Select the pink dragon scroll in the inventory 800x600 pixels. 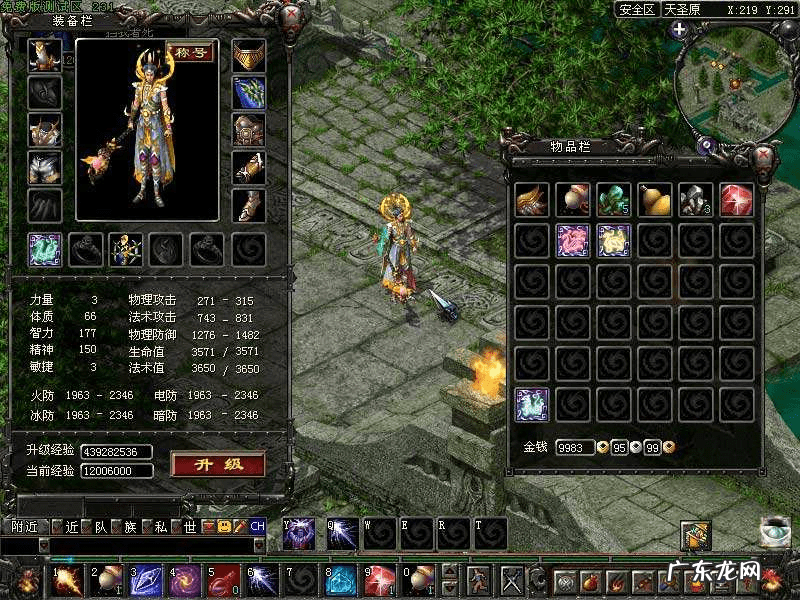(x=573, y=241)
